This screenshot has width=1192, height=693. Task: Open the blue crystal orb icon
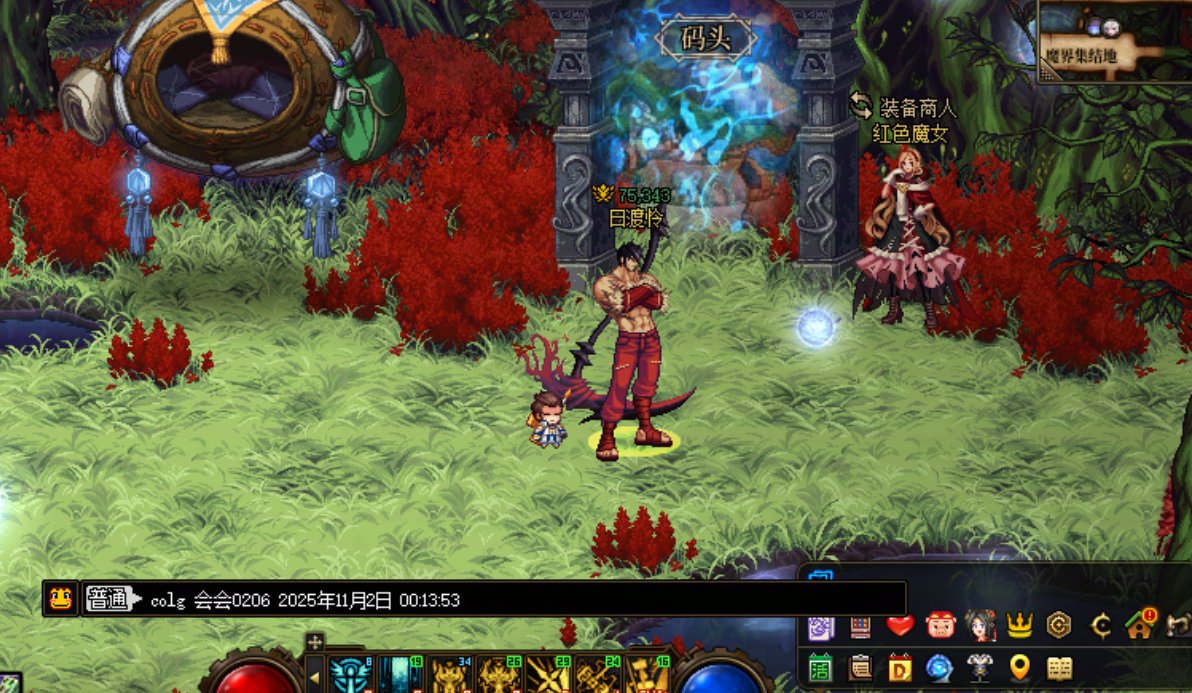point(940,667)
